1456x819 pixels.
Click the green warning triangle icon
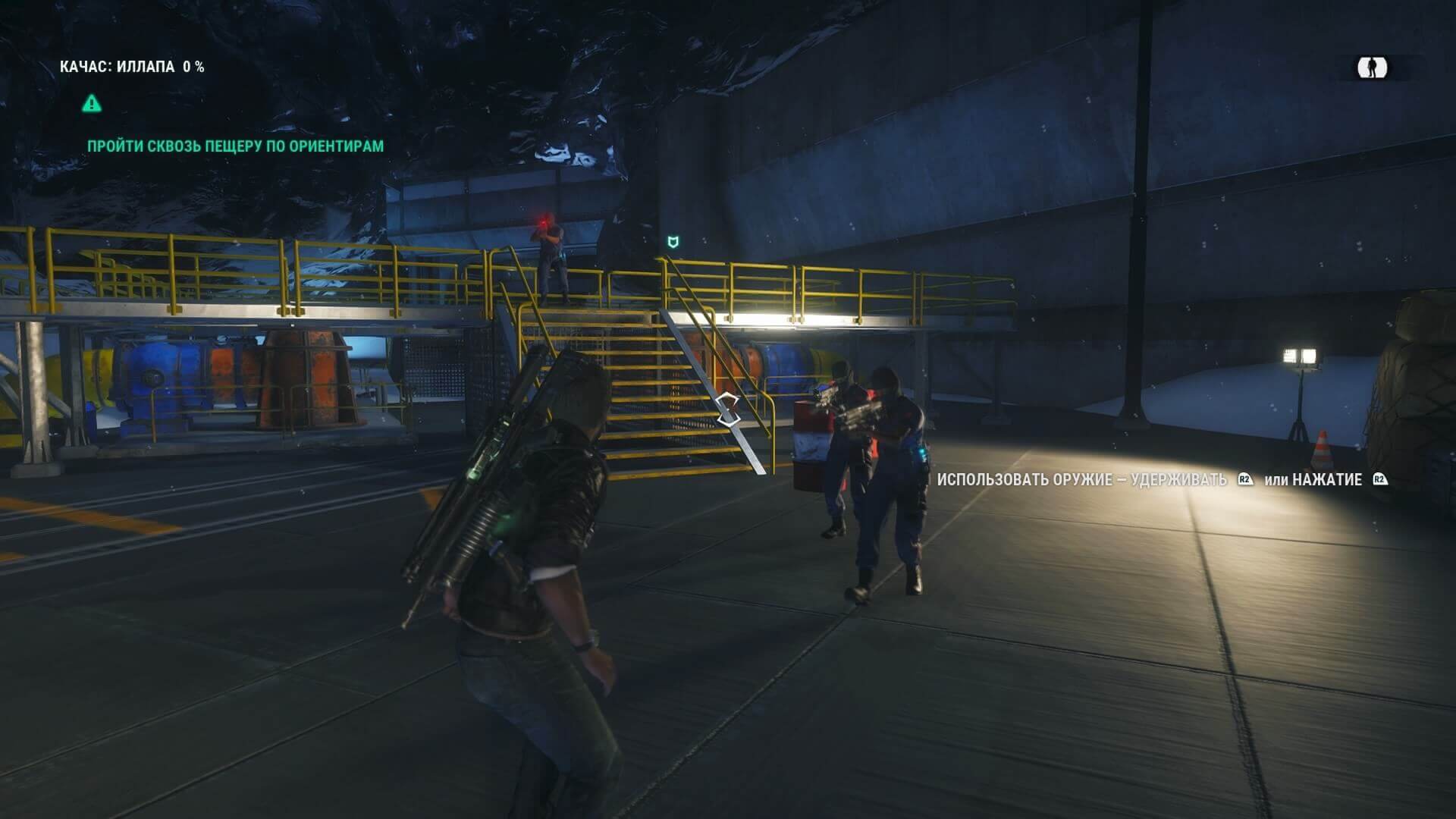tap(92, 102)
